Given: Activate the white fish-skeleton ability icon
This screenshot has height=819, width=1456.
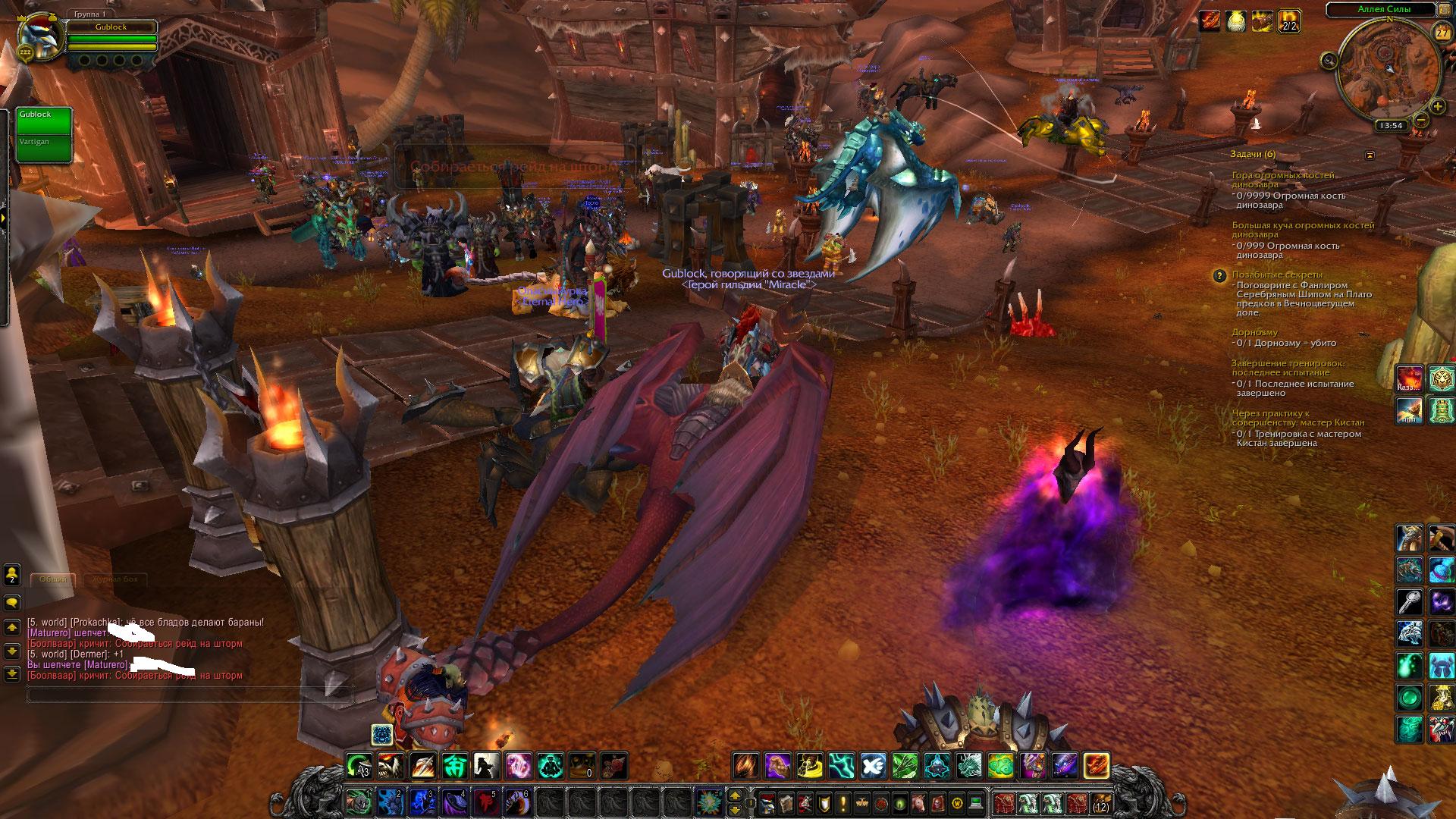Looking at the screenshot, I should tap(873, 766).
